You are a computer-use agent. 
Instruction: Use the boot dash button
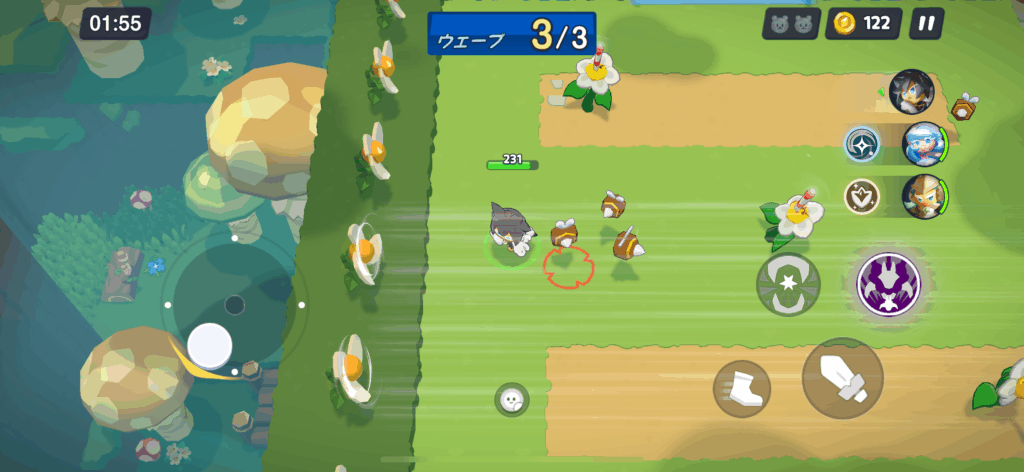[742, 389]
